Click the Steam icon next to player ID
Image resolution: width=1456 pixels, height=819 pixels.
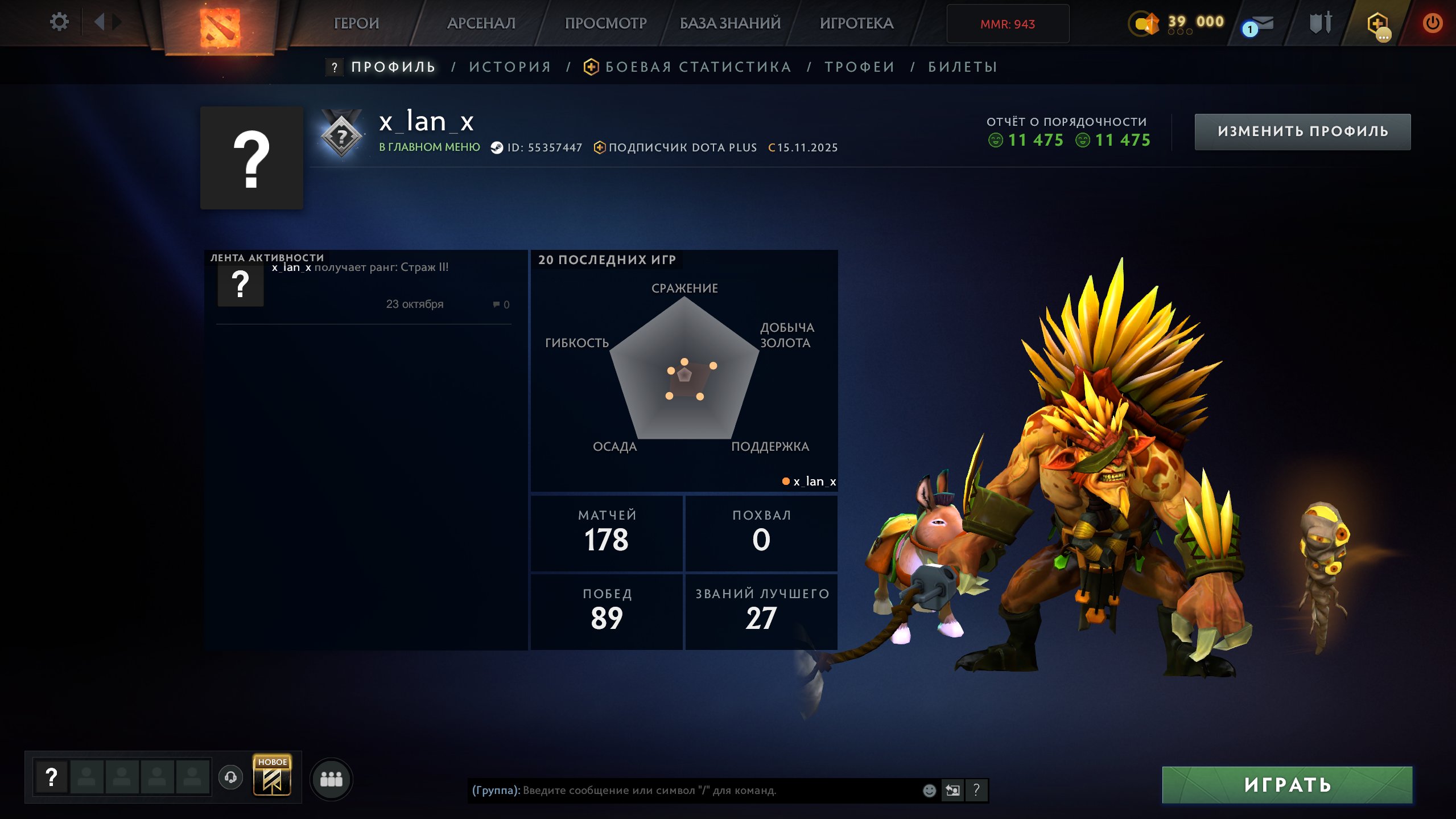pos(497,147)
